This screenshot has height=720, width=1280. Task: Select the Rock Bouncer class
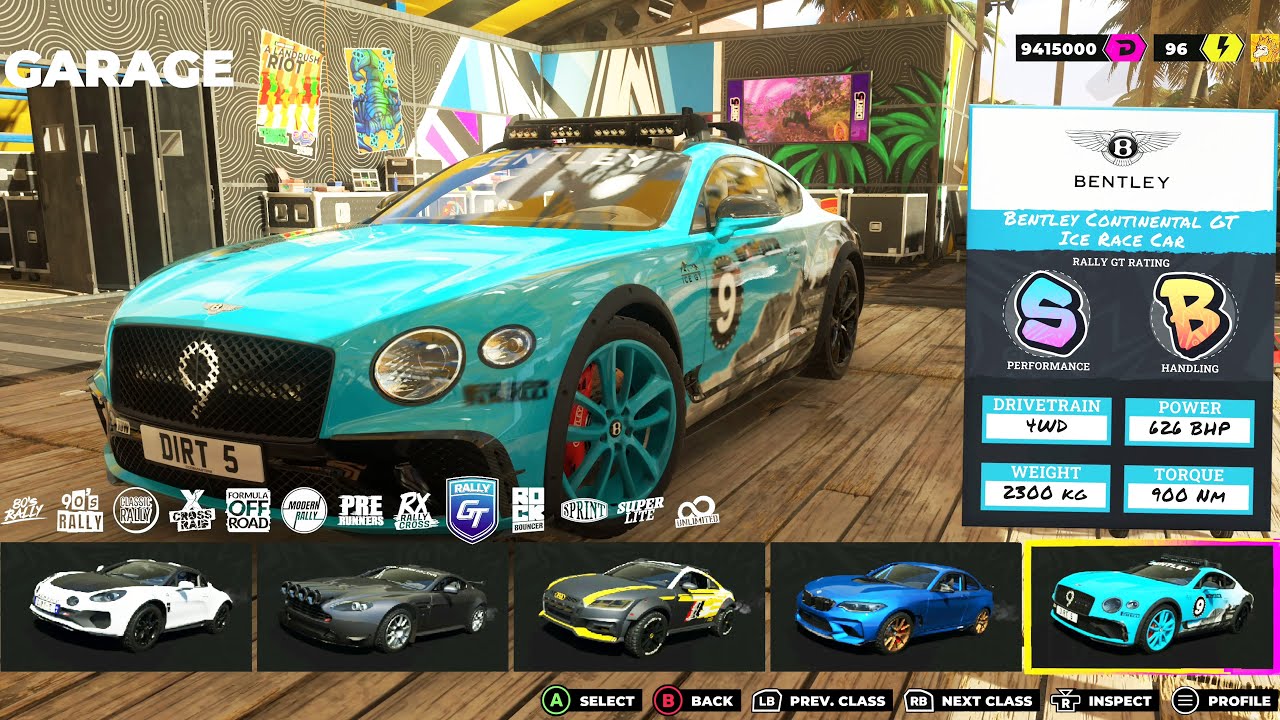pyautogui.click(x=528, y=510)
